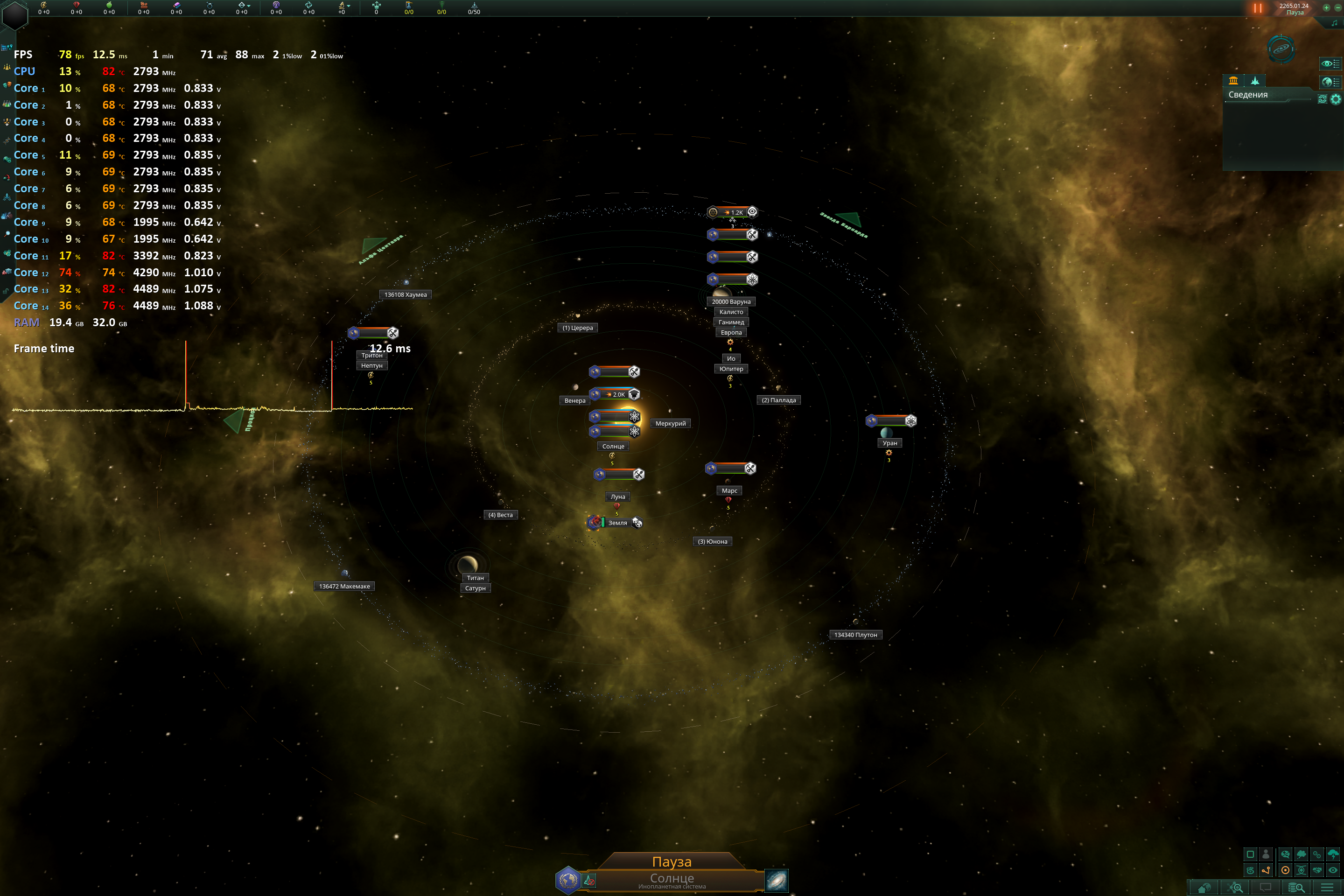The image size is (1344, 896).
Task: Click the empire flag emblem
Action: tap(568, 880)
